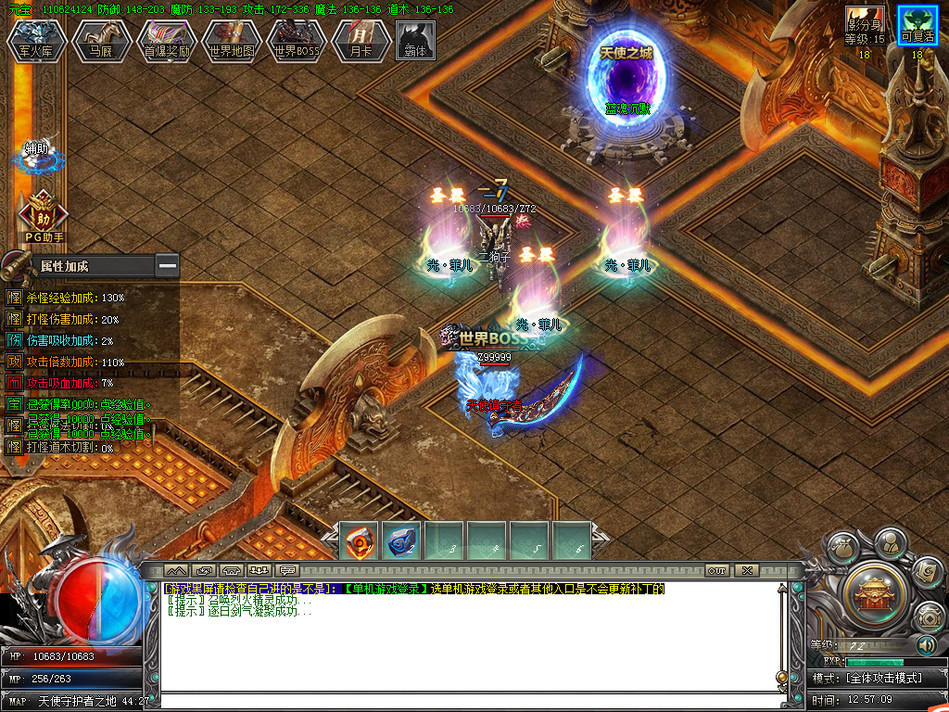Open the 世界地图 world map
This screenshot has width=949, height=712.
pyautogui.click(x=232, y=41)
